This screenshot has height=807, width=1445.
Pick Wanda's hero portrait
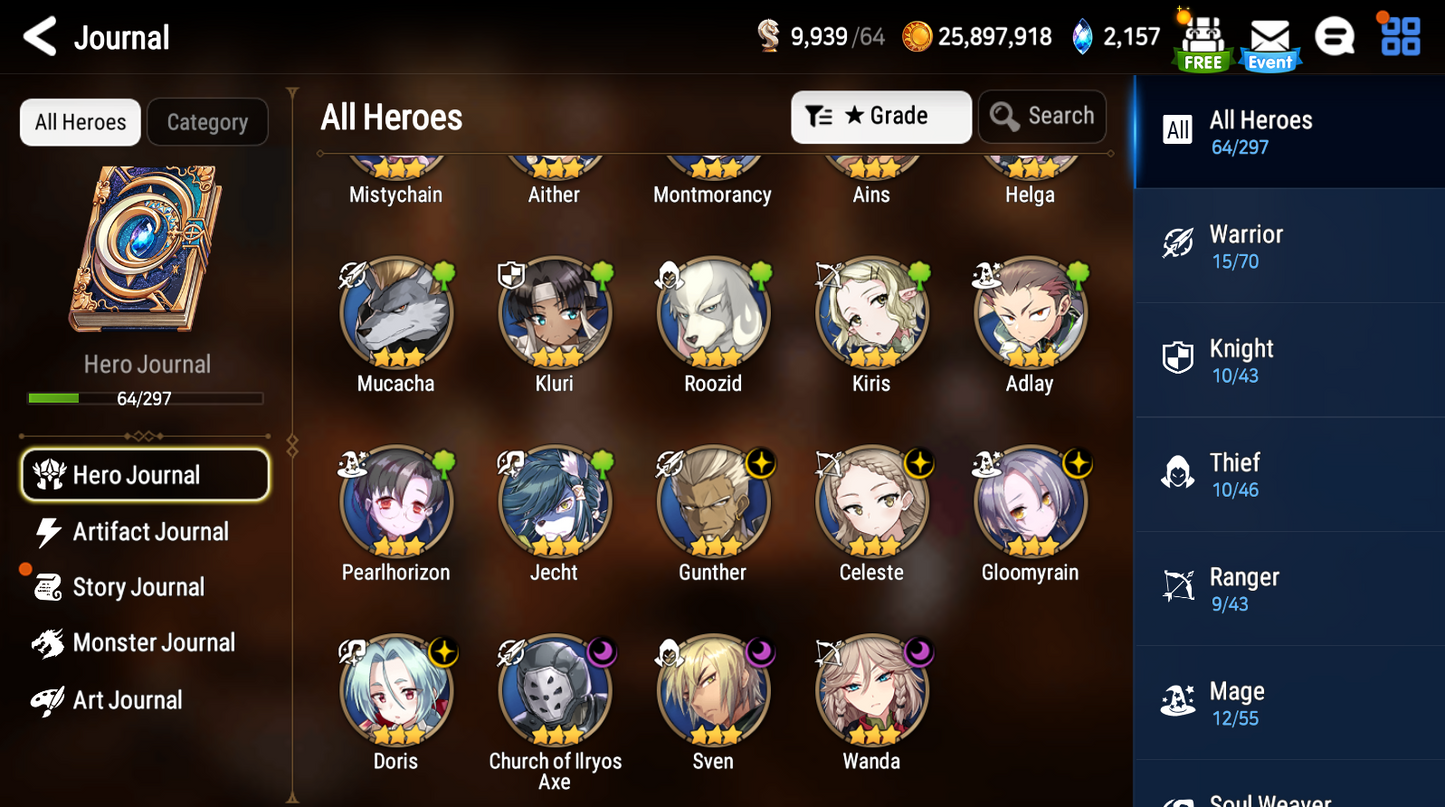[871, 692]
